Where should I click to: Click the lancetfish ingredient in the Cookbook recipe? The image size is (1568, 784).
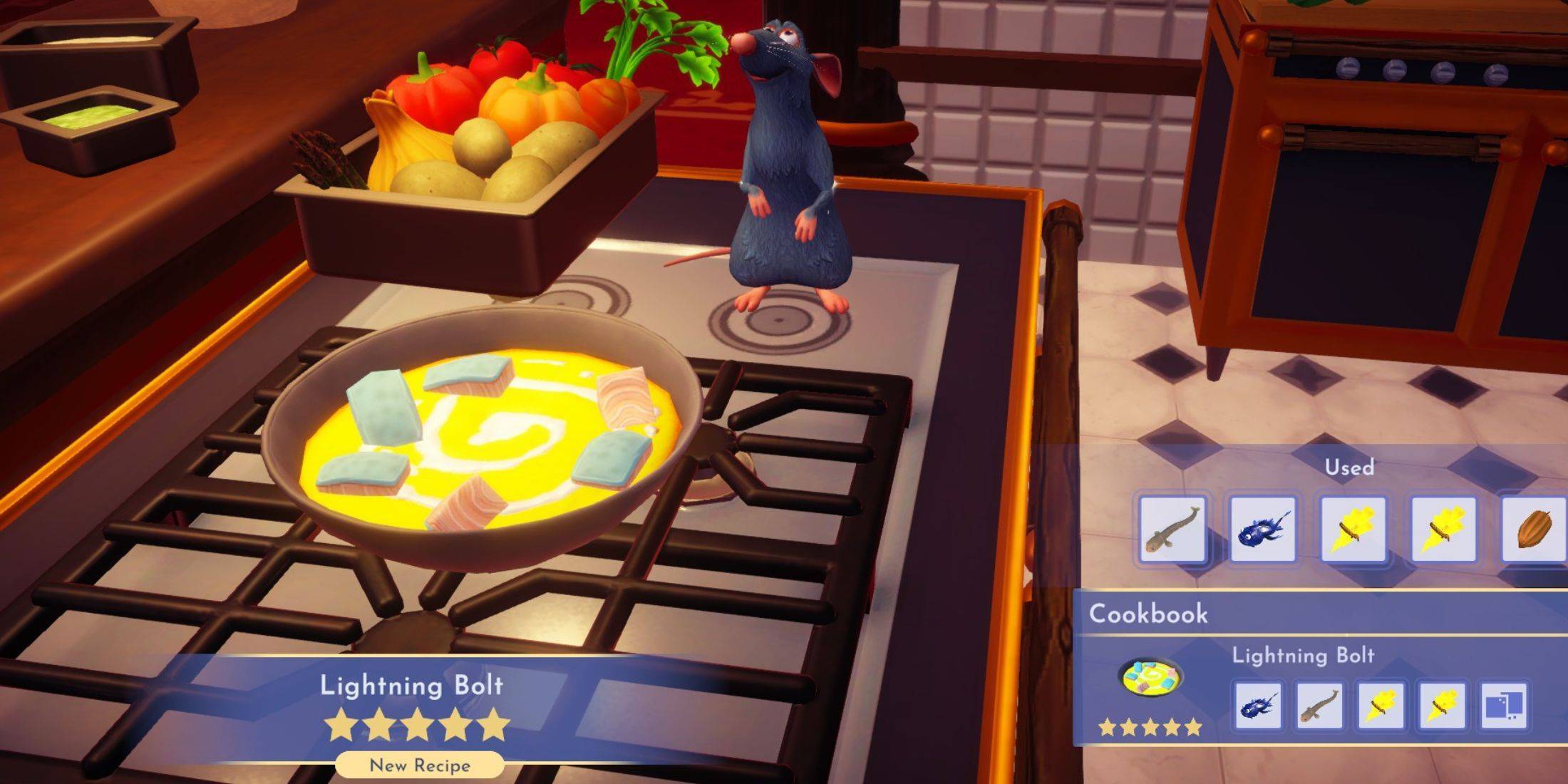pos(1319,706)
